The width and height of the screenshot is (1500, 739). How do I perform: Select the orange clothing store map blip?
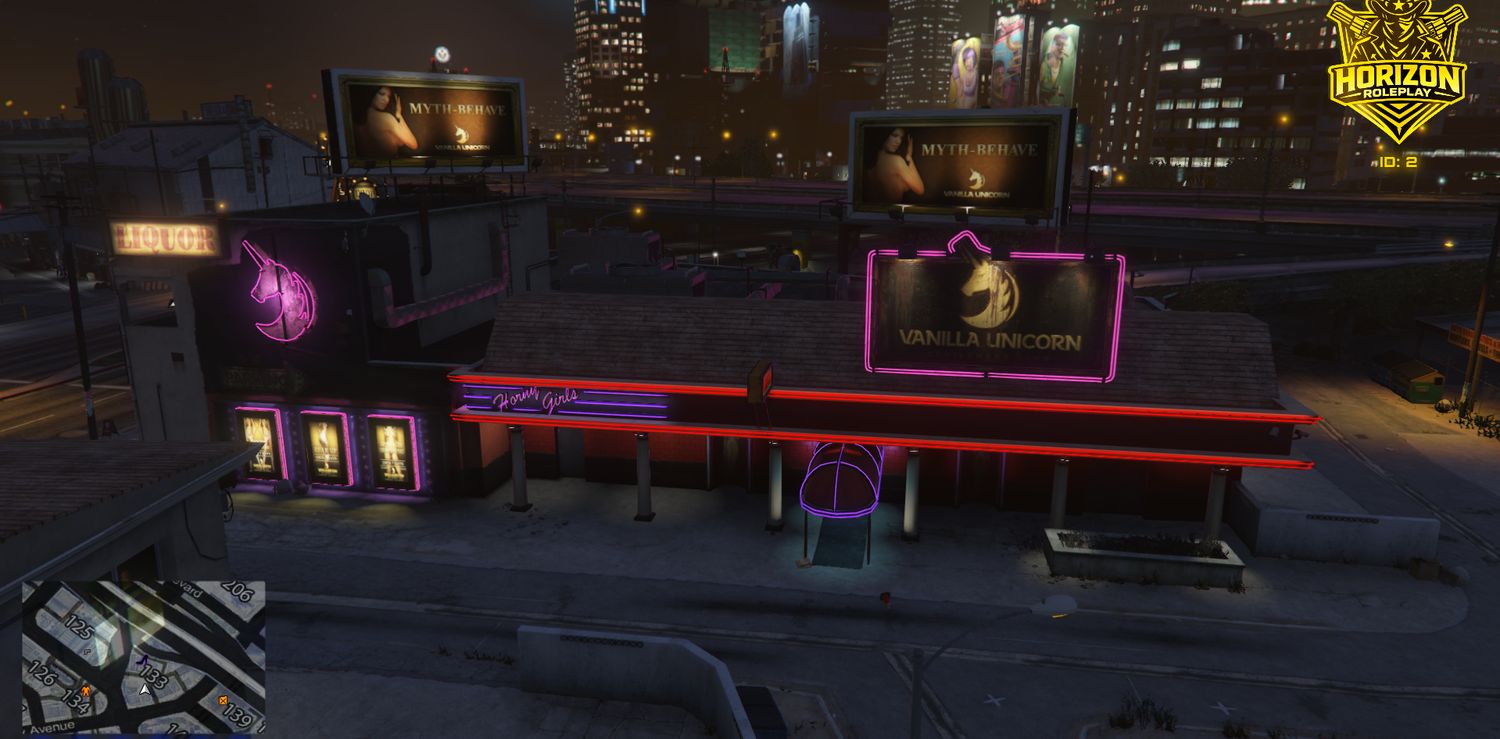click(x=86, y=691)
